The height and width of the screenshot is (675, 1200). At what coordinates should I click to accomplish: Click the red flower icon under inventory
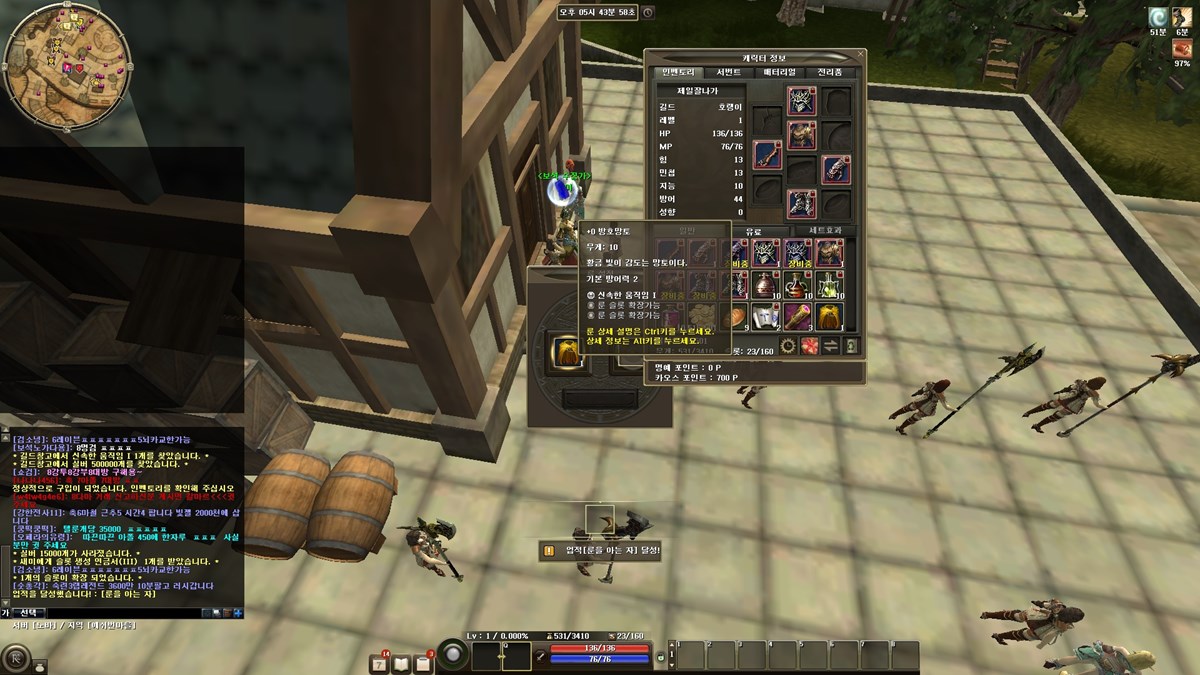click(809, 346)
